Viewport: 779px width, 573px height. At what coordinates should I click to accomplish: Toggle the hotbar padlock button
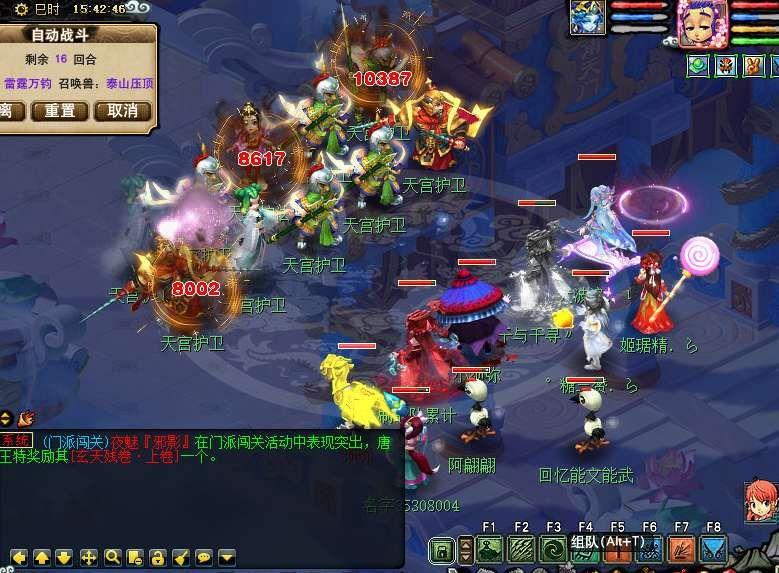click(x=441, y=549)
